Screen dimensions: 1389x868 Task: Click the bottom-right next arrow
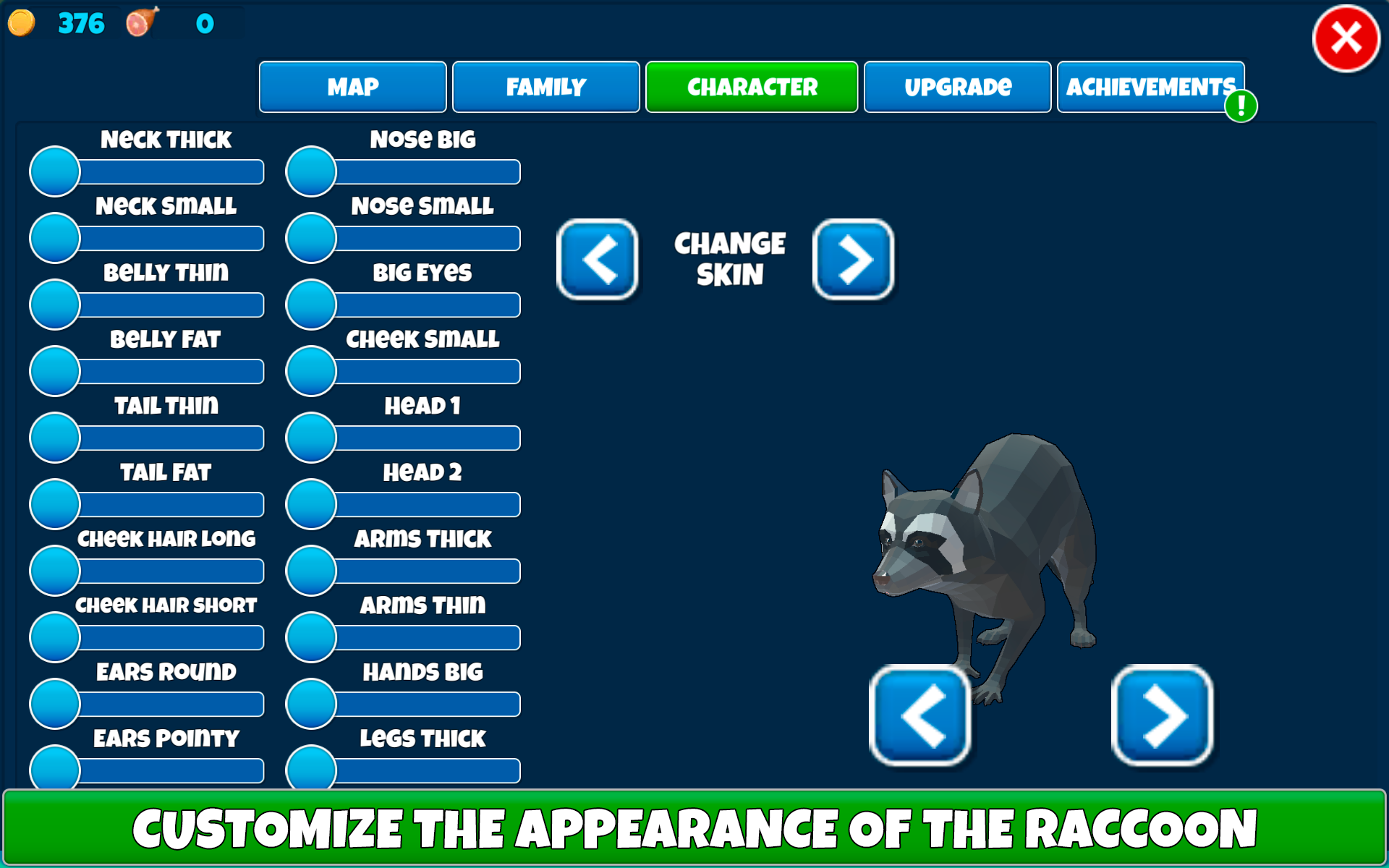(x=1162, y=716)
